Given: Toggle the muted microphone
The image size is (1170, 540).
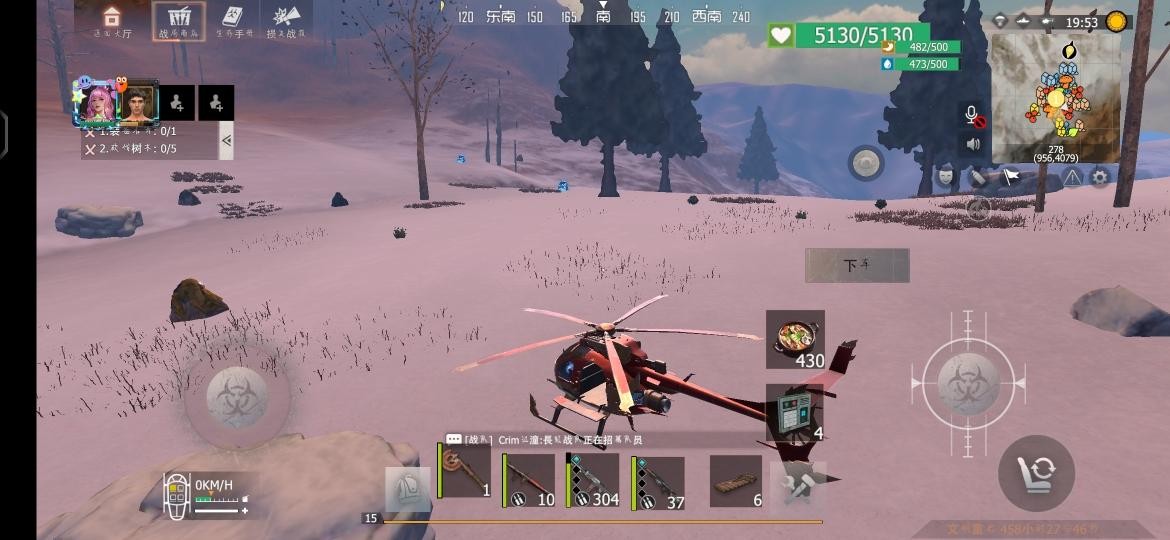Looking at the screenshot, I should (972, 115).
